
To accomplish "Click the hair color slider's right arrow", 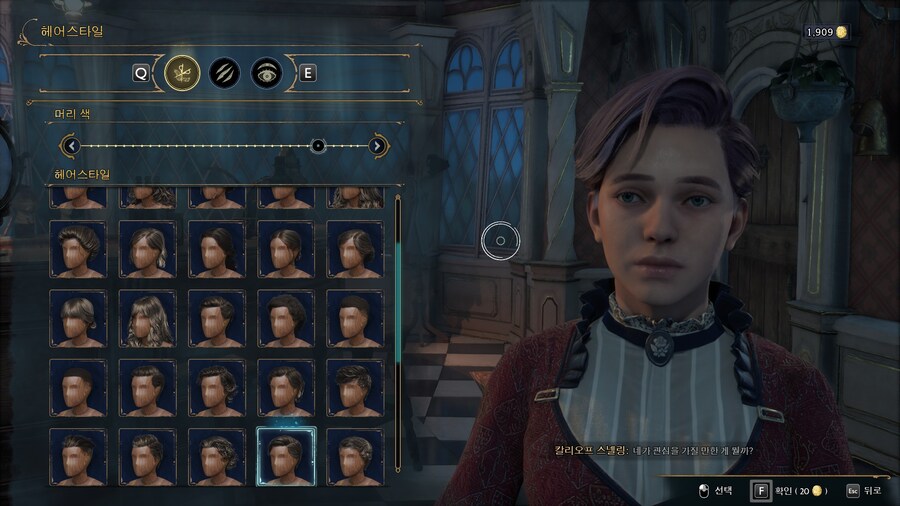I will click(378, 146).
